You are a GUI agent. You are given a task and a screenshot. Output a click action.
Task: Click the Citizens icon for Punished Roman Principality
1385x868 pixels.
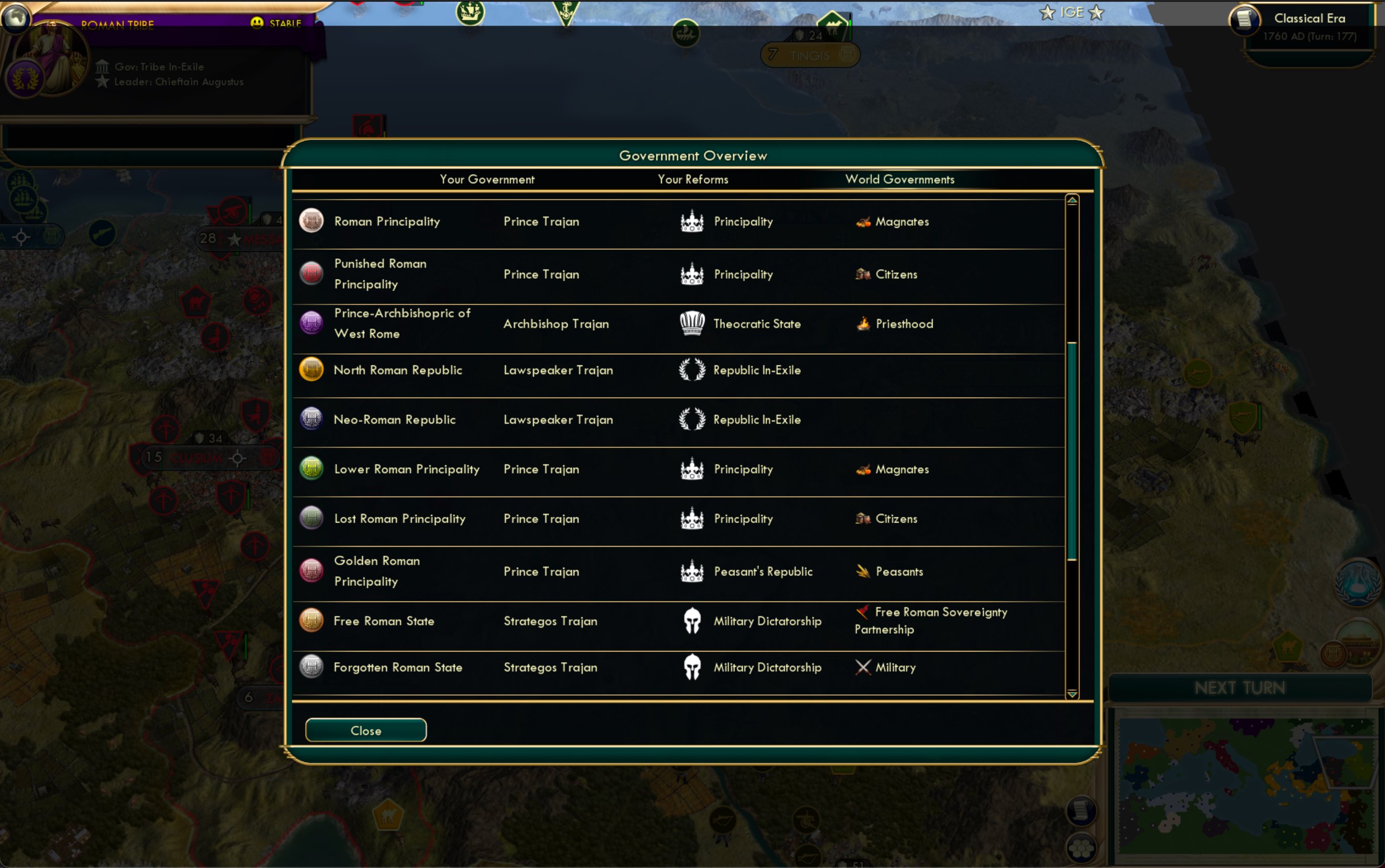(x=863, y=274)
